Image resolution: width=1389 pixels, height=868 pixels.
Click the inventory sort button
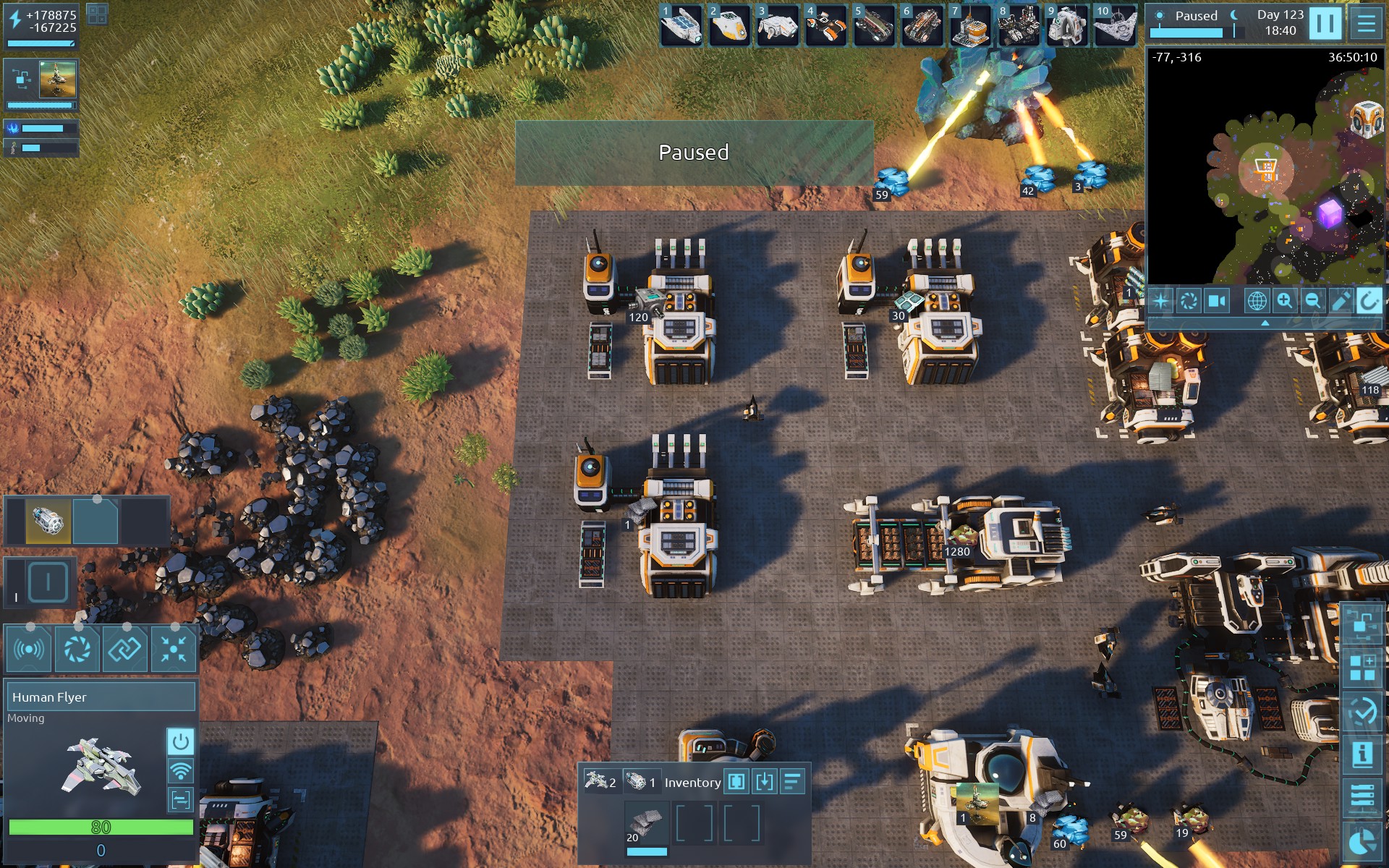793,782
